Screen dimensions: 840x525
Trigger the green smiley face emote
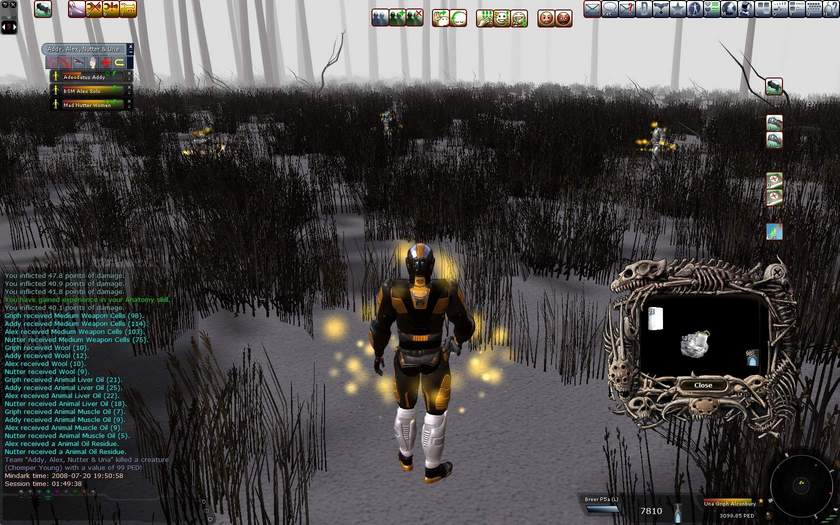click(x=502, y=18)
